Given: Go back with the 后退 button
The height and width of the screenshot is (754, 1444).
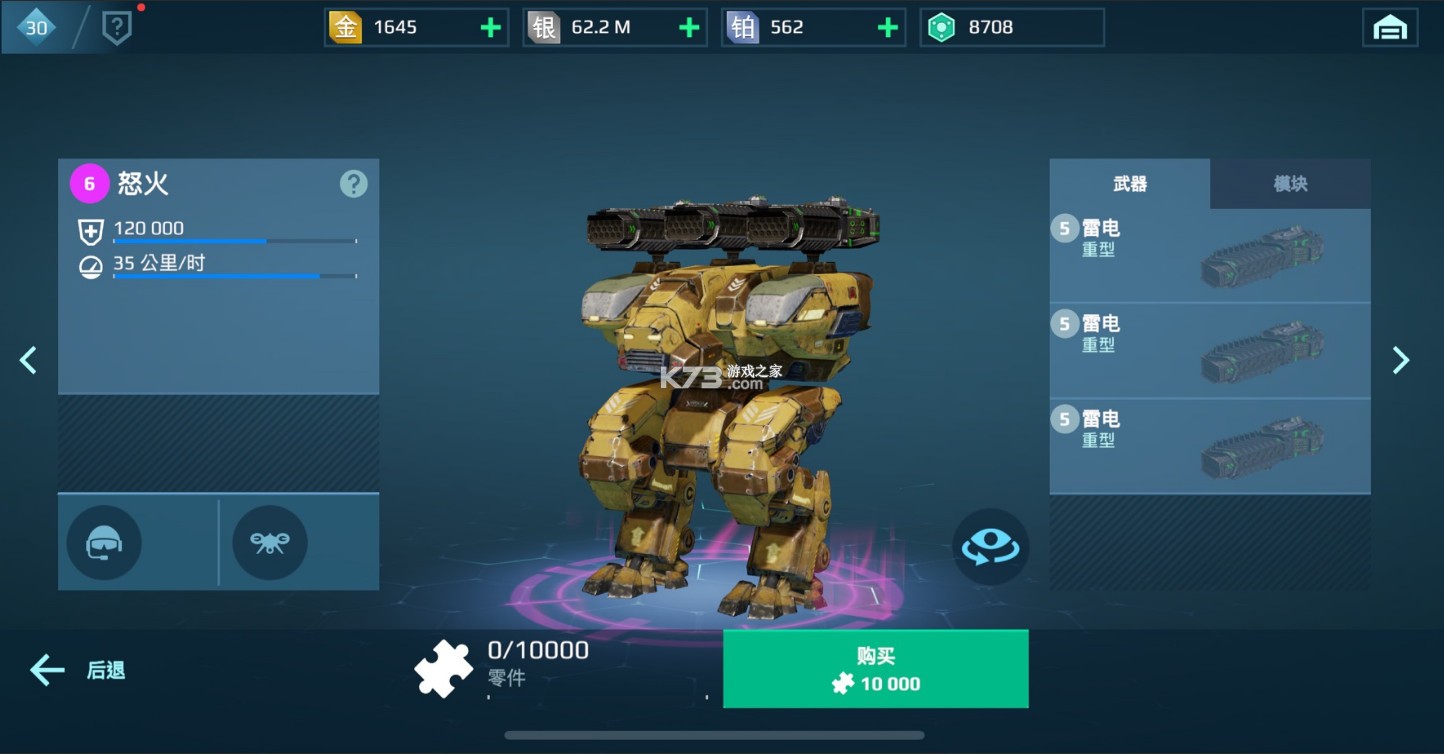Looking at the screenshot, I should (x=78, y=670).
